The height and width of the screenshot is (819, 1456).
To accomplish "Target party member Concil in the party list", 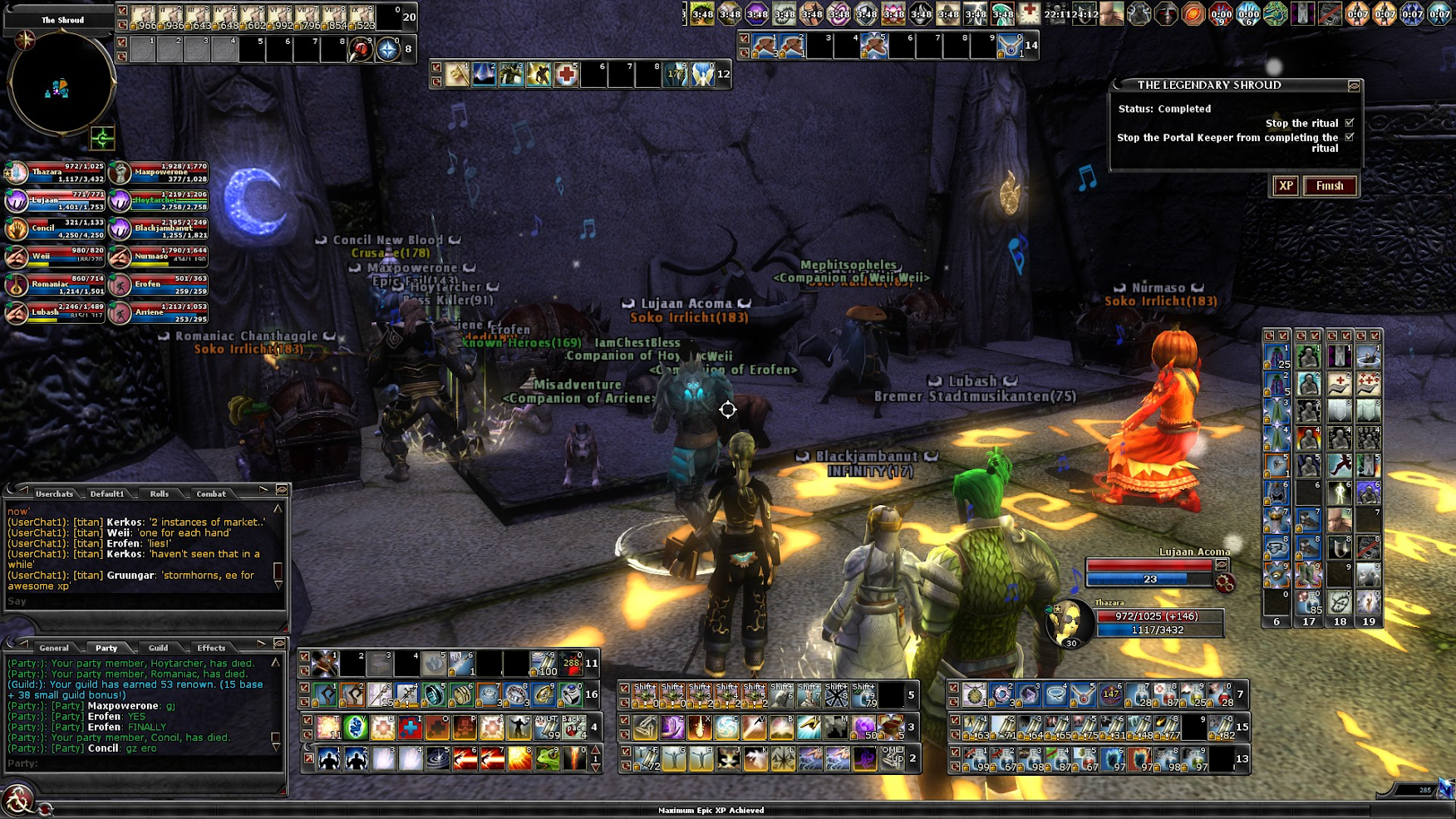I will click(55, 228).
